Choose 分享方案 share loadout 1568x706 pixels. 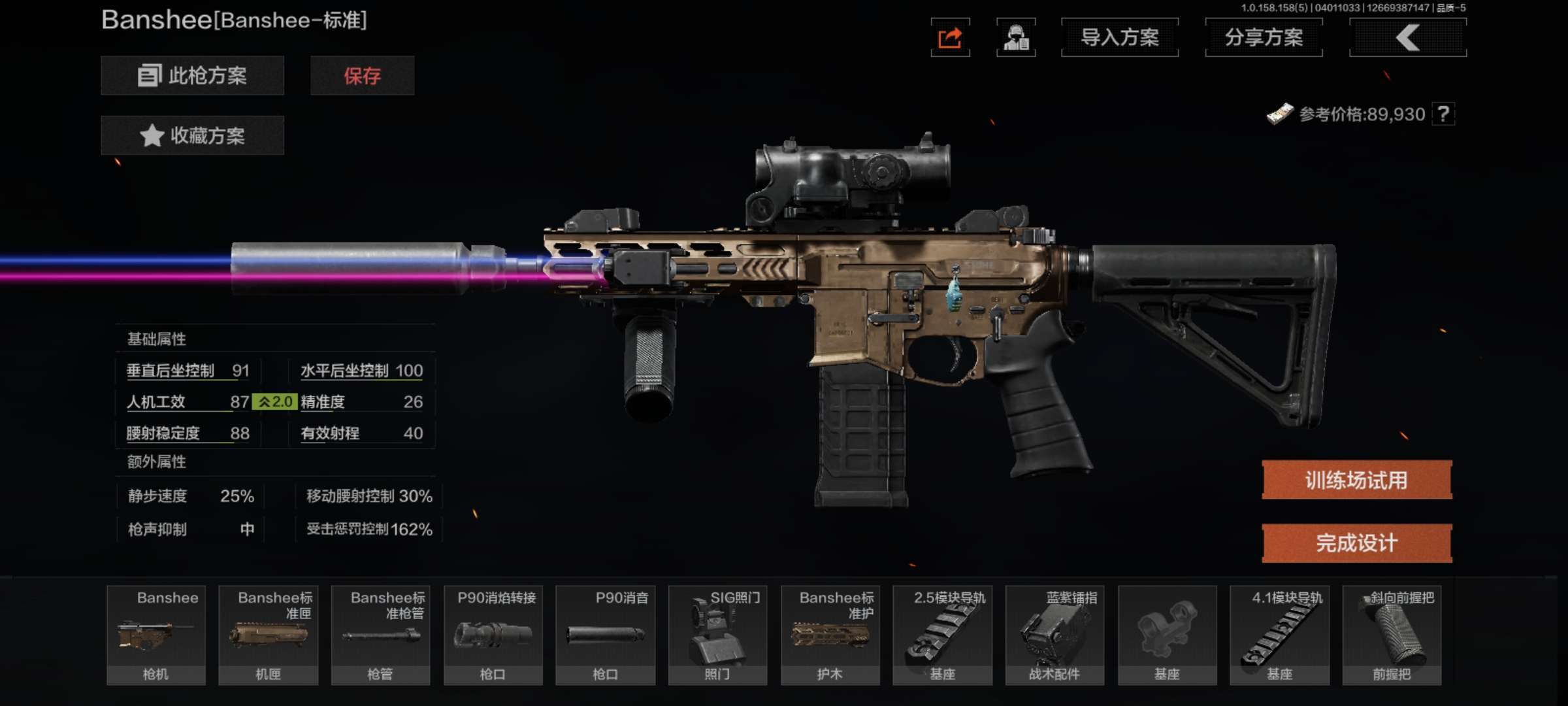click(1264, 38)
